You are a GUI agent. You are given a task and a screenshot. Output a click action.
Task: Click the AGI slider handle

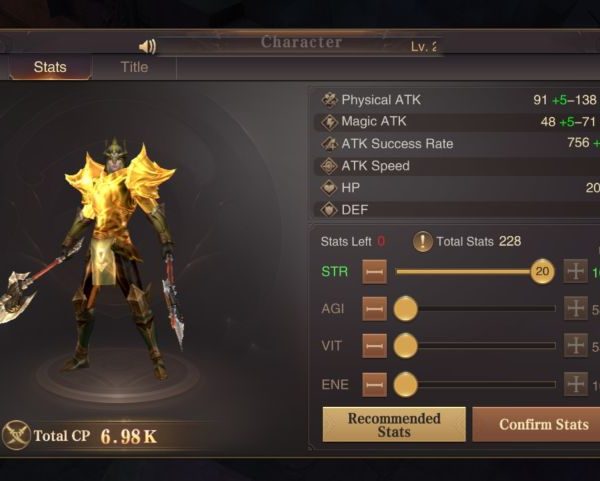(x=405, y=309)
